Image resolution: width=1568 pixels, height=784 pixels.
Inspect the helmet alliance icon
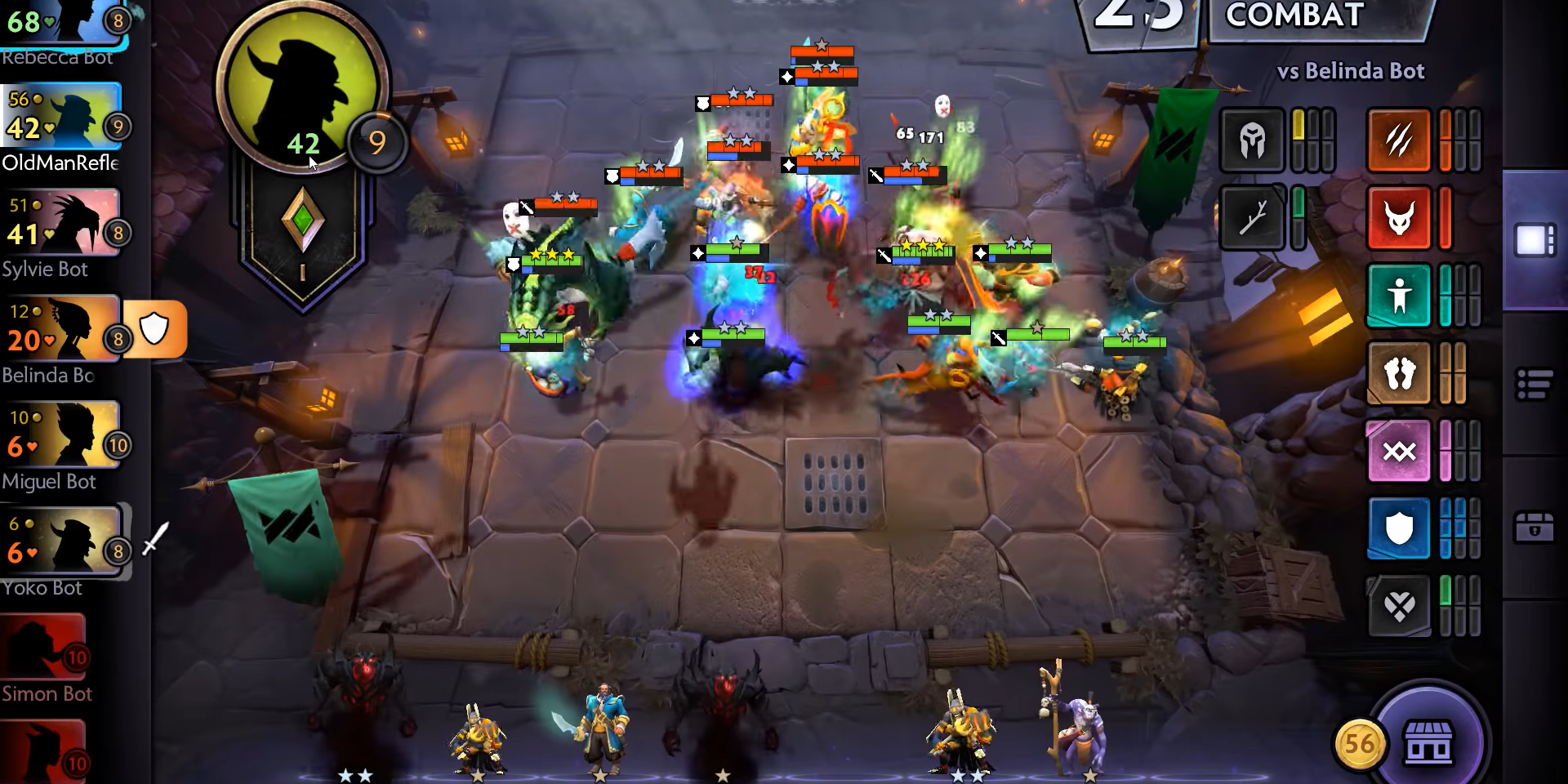click(1252, 140)
